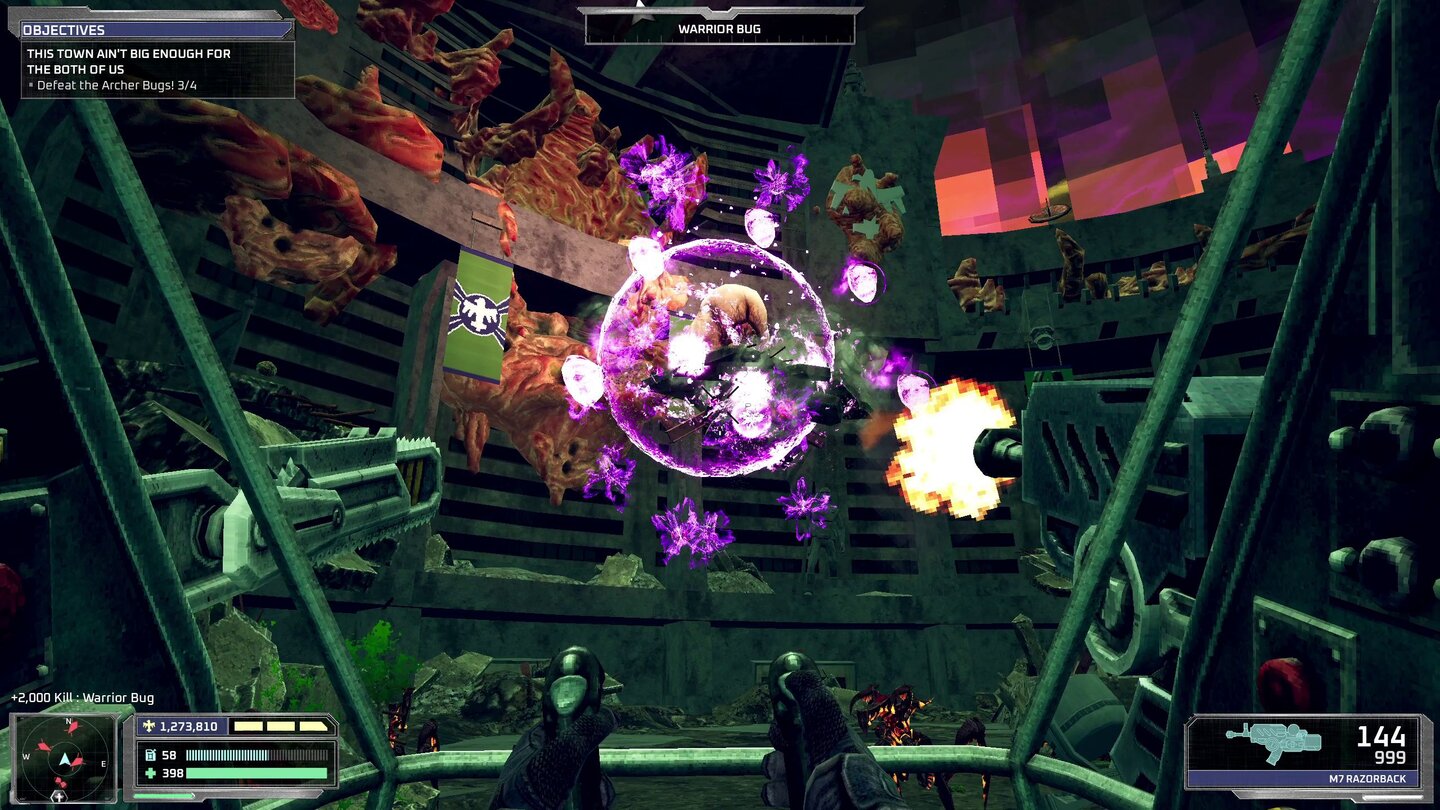
Task: Click the green health bar at 398
Action: tap(258, 773)
